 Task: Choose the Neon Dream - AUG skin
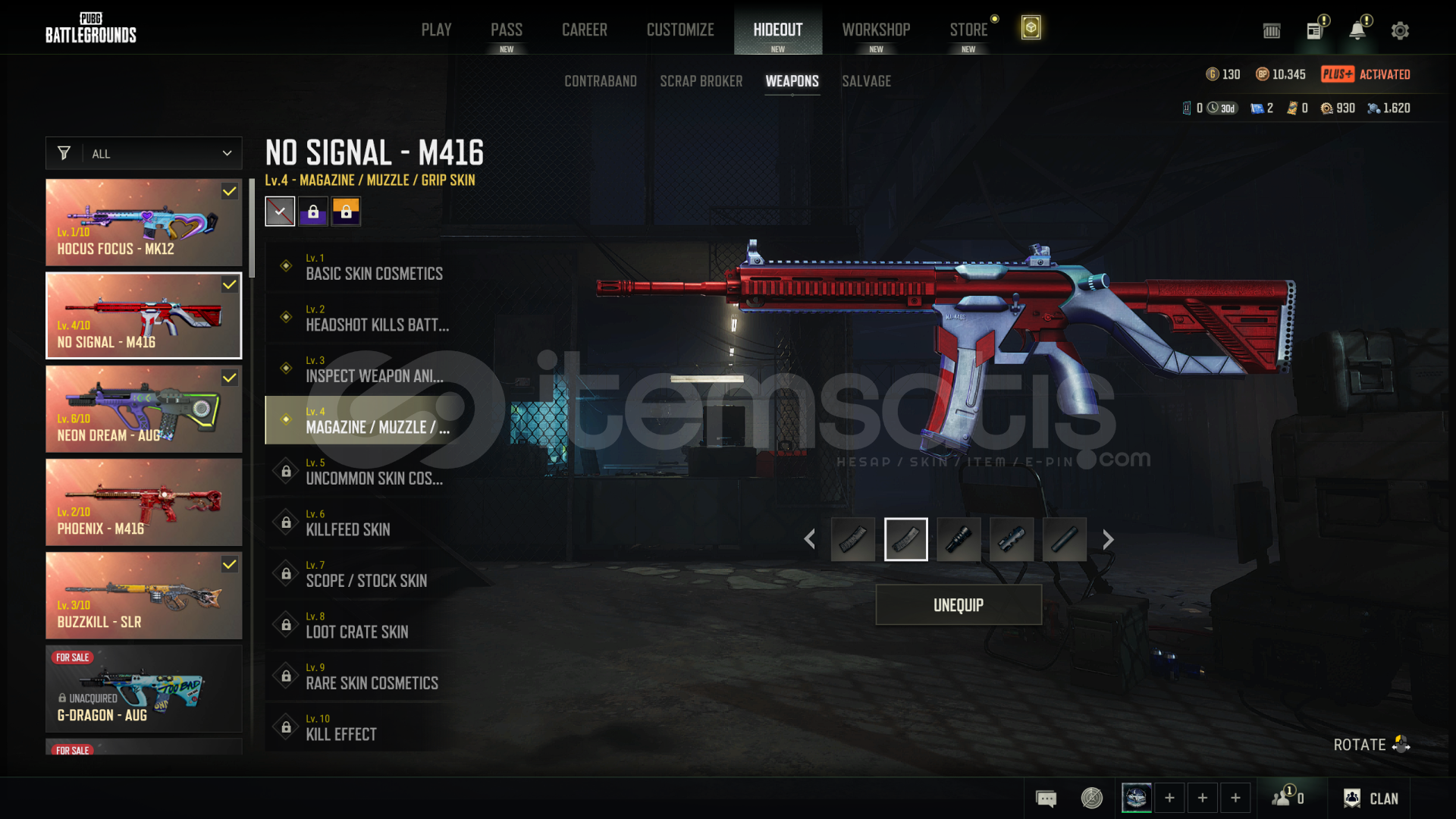coord(144,409)
